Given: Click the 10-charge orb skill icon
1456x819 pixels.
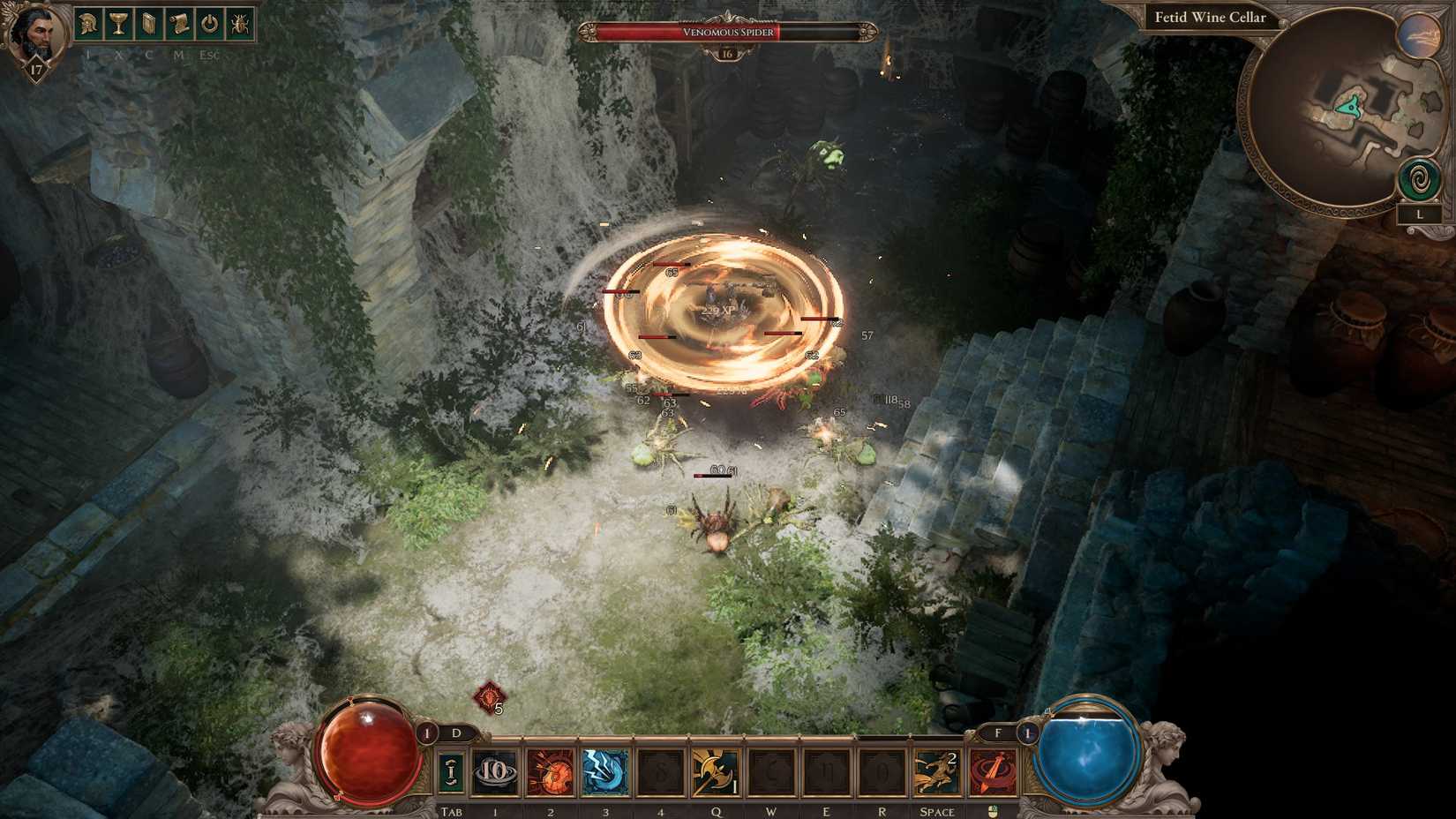Looking at the screenshot, I should (x=494, y=770).
